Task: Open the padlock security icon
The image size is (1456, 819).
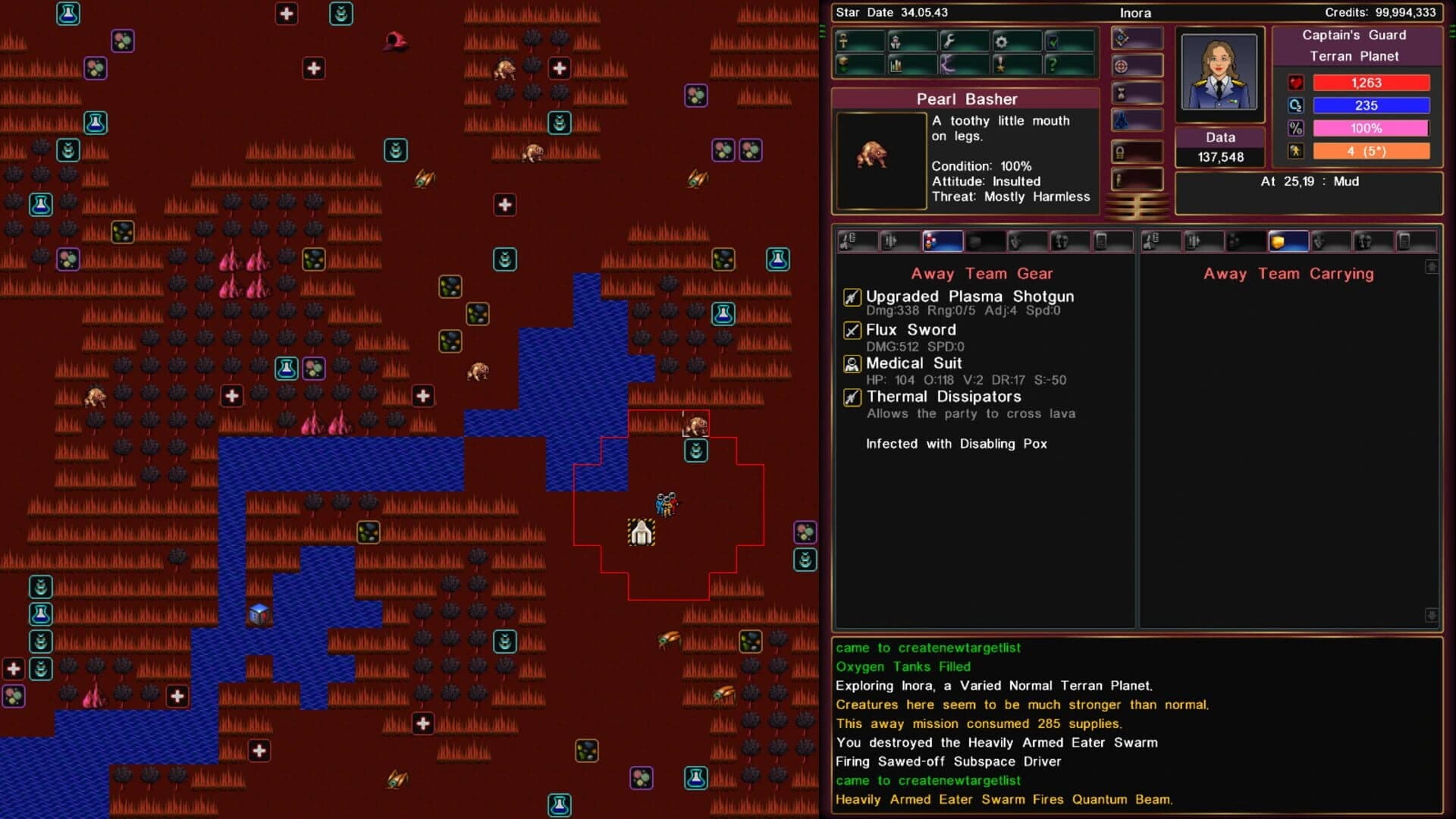Action: pos(1122,151)
